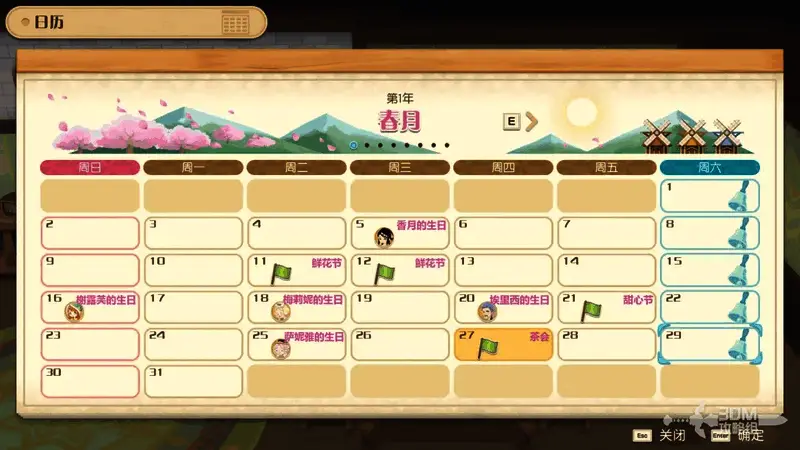Click the 日历 calendar title icon
The image size is (800, 450).
pyautogui.click(x=235, y=23)
